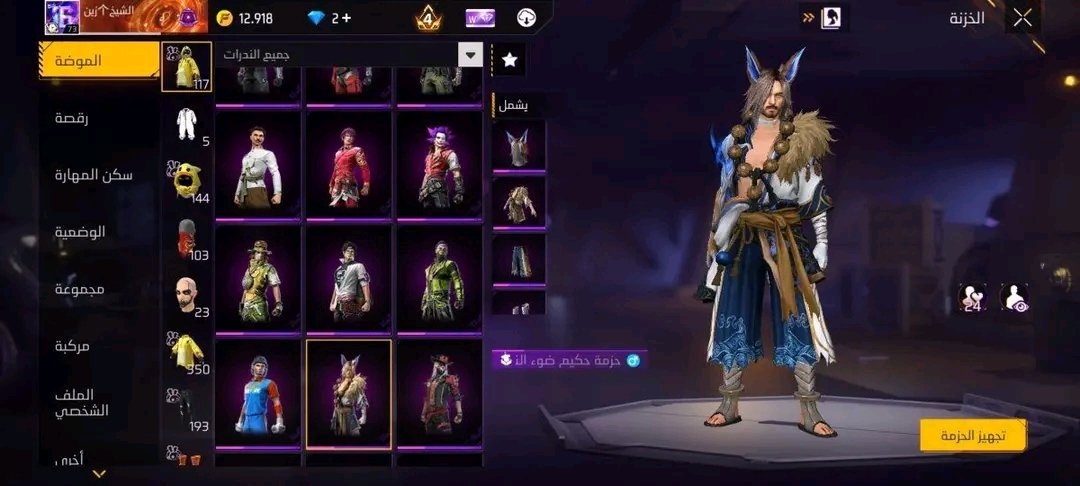Screen dimensions: 1080x486
Task: Close the vault with the X button
Action: coord(1022,18)
